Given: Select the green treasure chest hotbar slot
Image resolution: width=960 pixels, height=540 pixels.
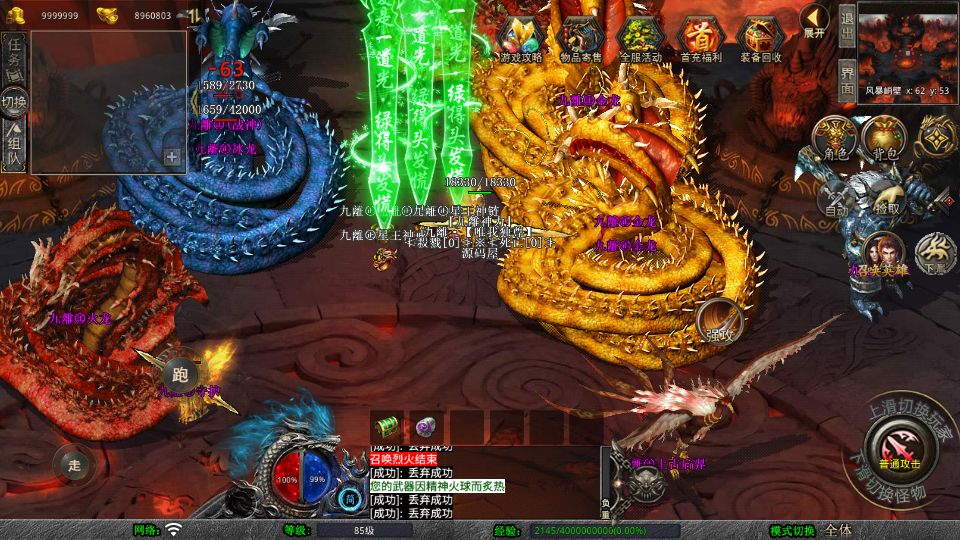Looking at the screenshot, I should coord(387,425).
